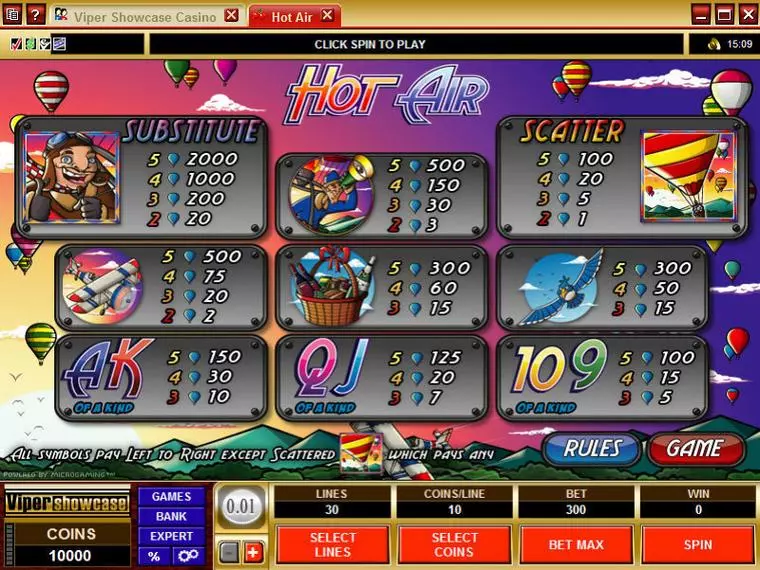Choose SELECT COINS to change coins per line
This screenshot has width=760, height=570.
tap(454, 545)
